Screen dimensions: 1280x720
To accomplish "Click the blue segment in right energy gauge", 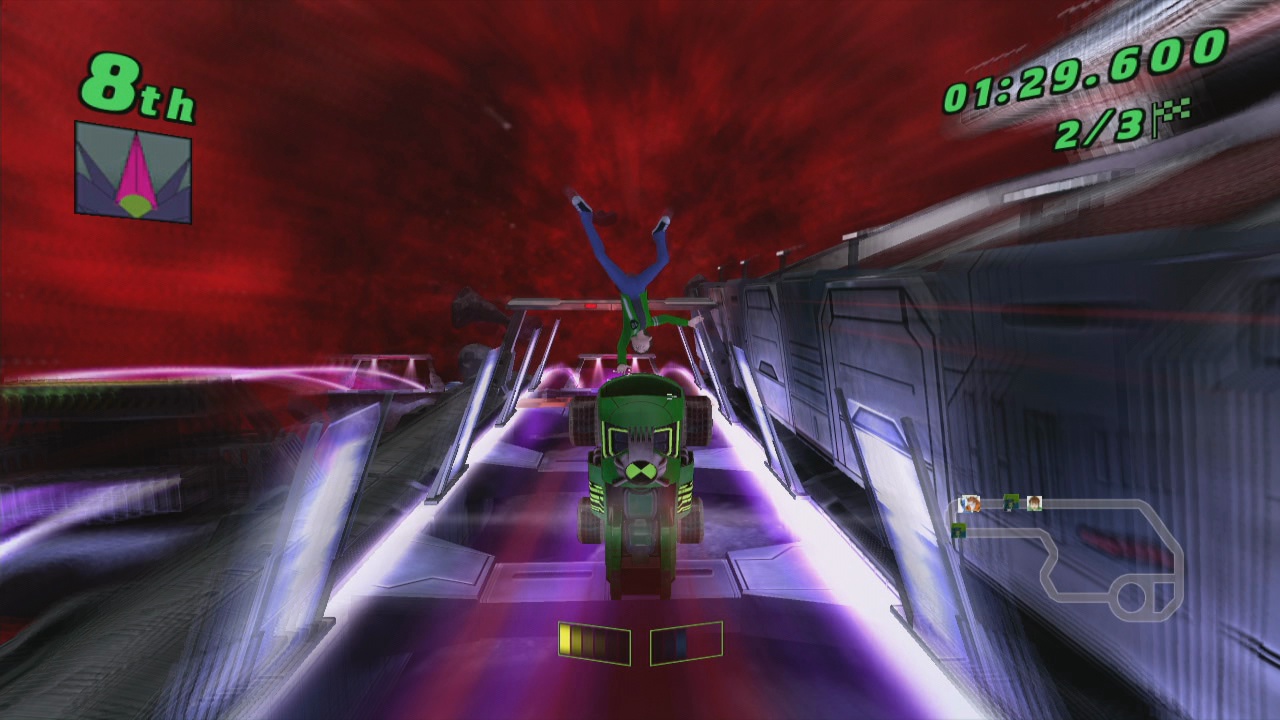I will point(681,642).
